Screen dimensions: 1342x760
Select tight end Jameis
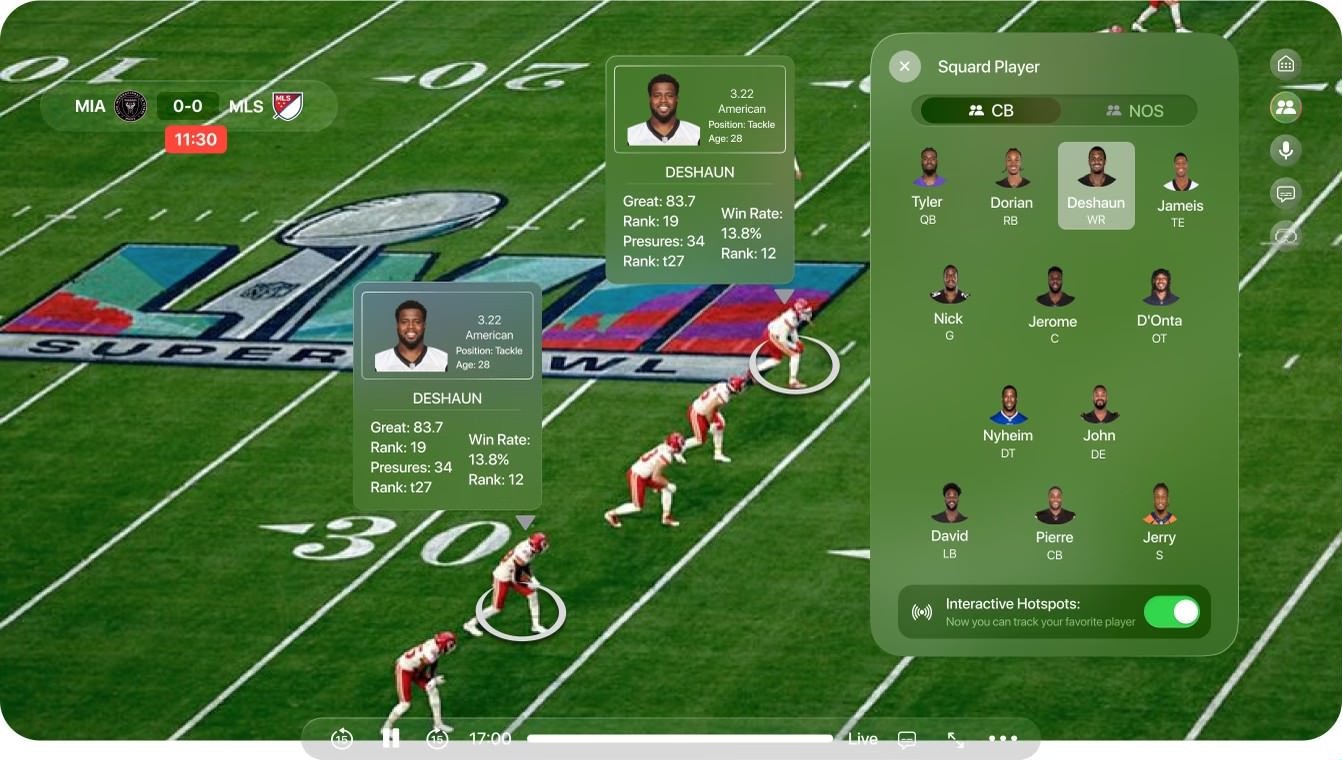click(x=1180, y=189)
